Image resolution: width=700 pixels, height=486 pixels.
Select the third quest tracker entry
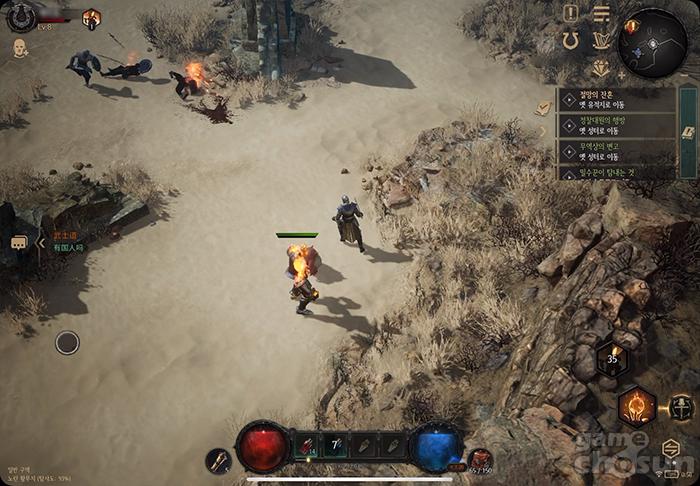pos(611,152)
